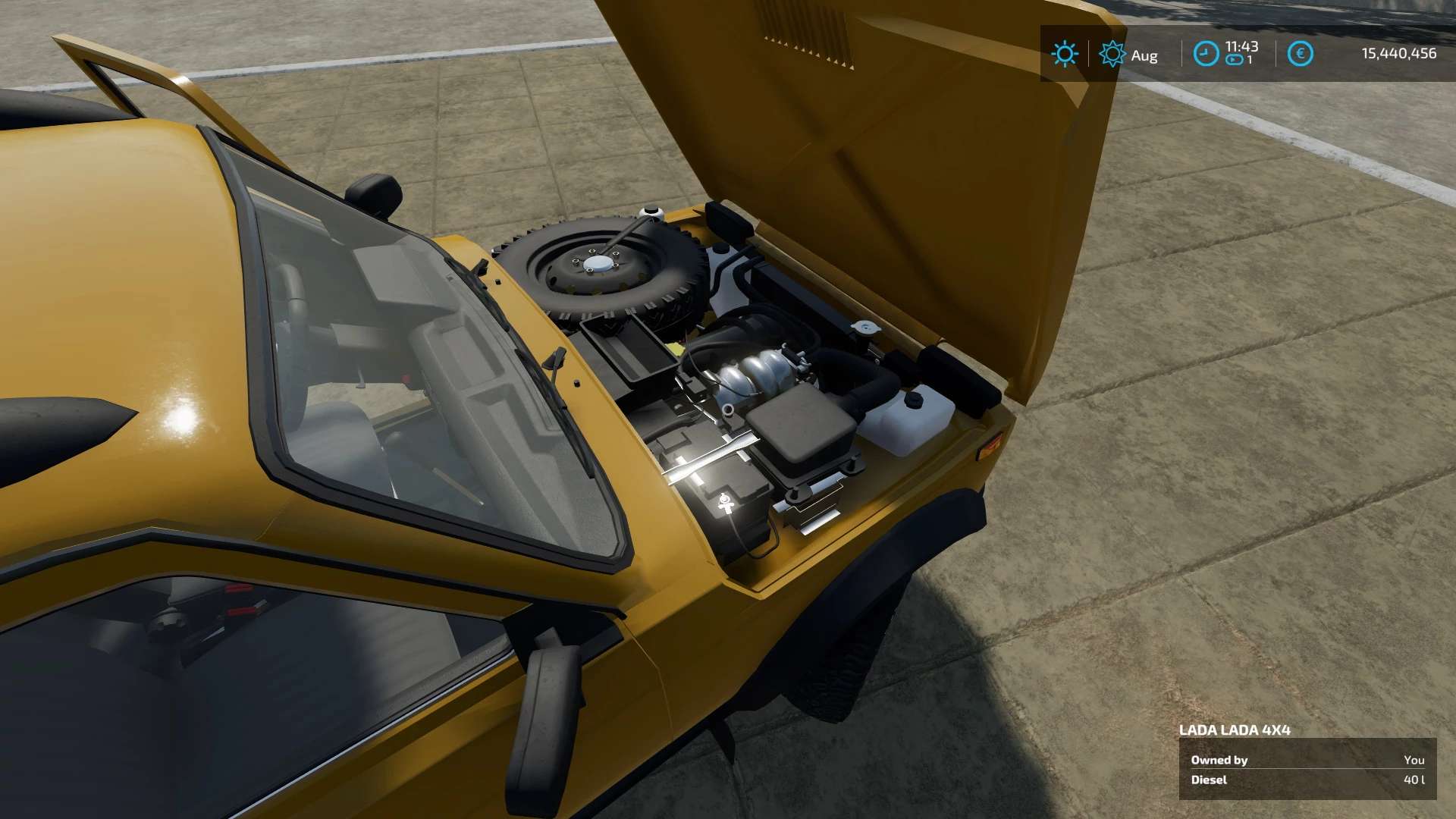This screenshot has height=819, width=1456.
Task: Open the euro money icon
Action: pyautogui.click(x=1300, y=54)
